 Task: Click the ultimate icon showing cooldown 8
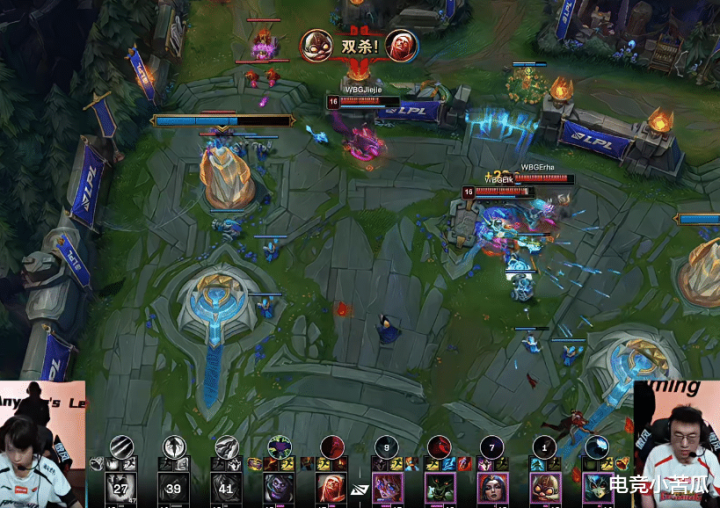pos(388,447)
